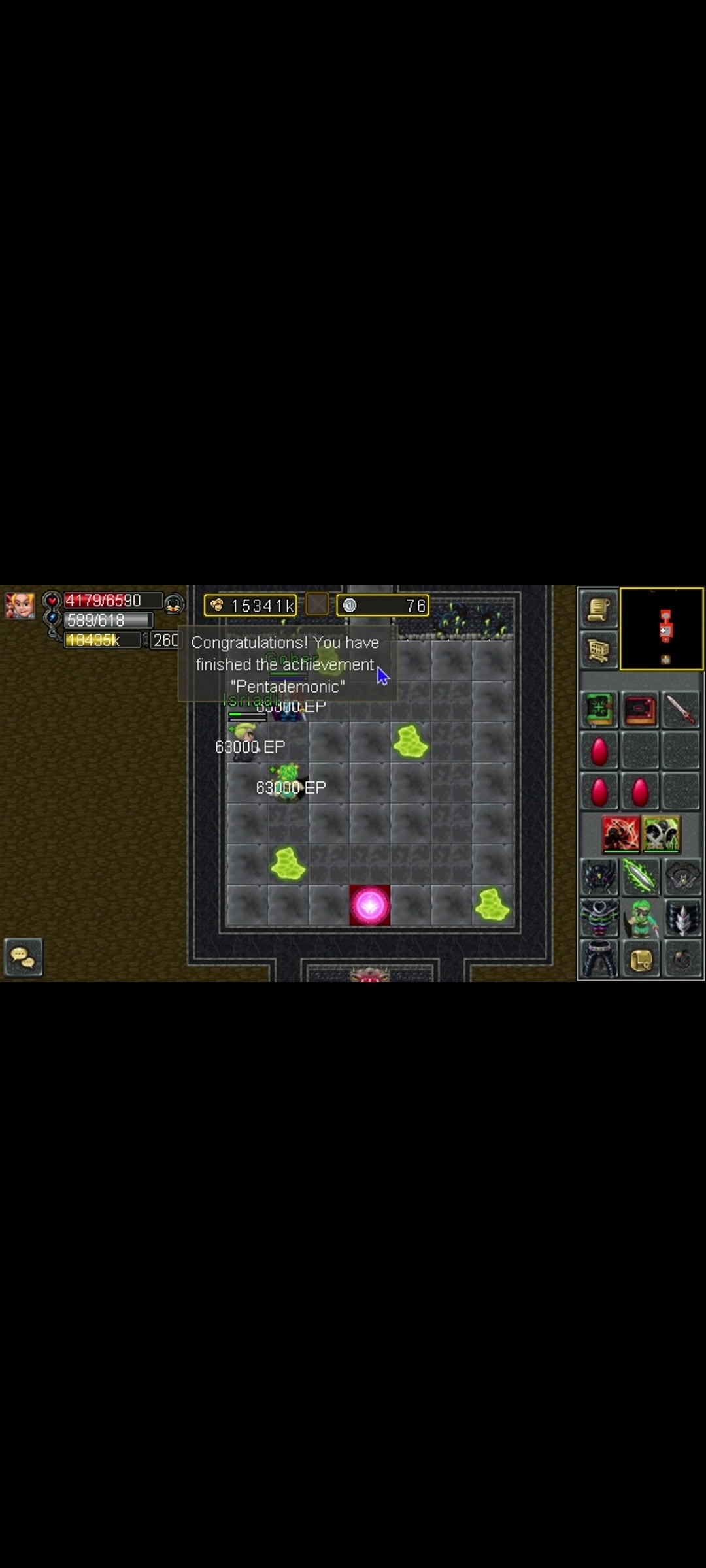
Task: Open the shopping cart store
Action: (598, 650)
